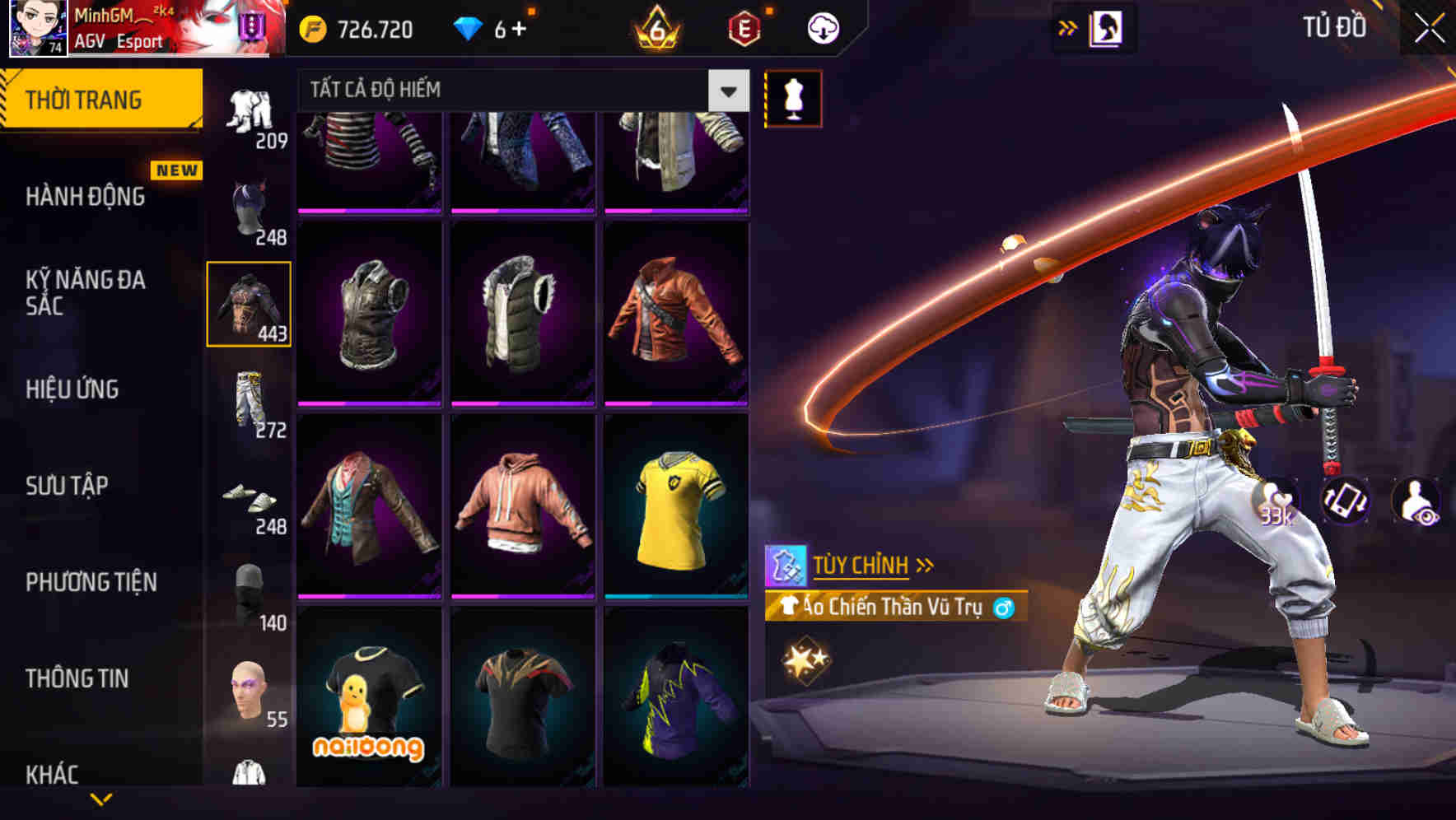This screenshot has width=1456, height=820.
Task: Click the sparkle stars icon above outfit name
Action: (807, 659)
